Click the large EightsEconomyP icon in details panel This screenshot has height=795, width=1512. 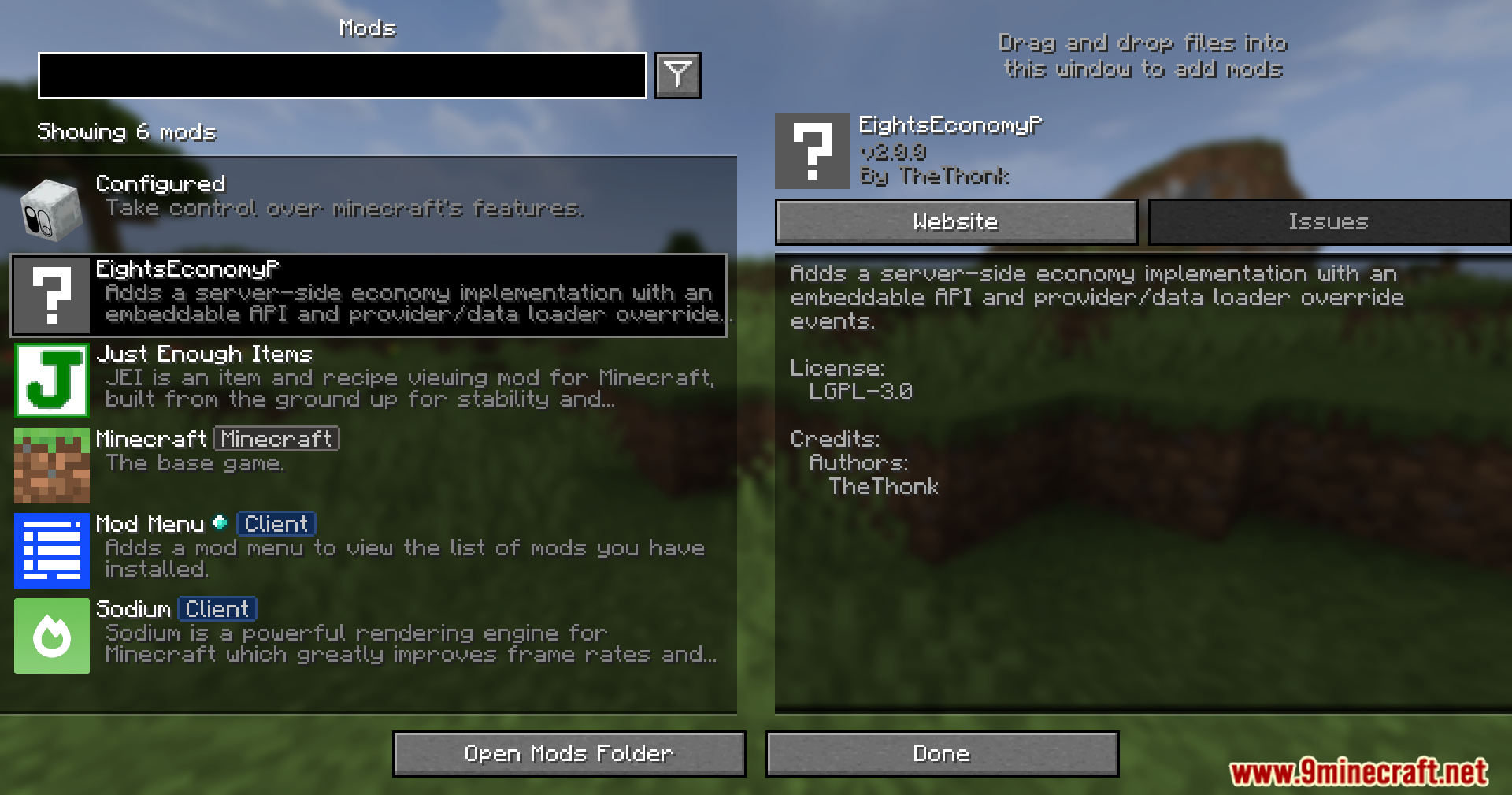tap(812, 151)
